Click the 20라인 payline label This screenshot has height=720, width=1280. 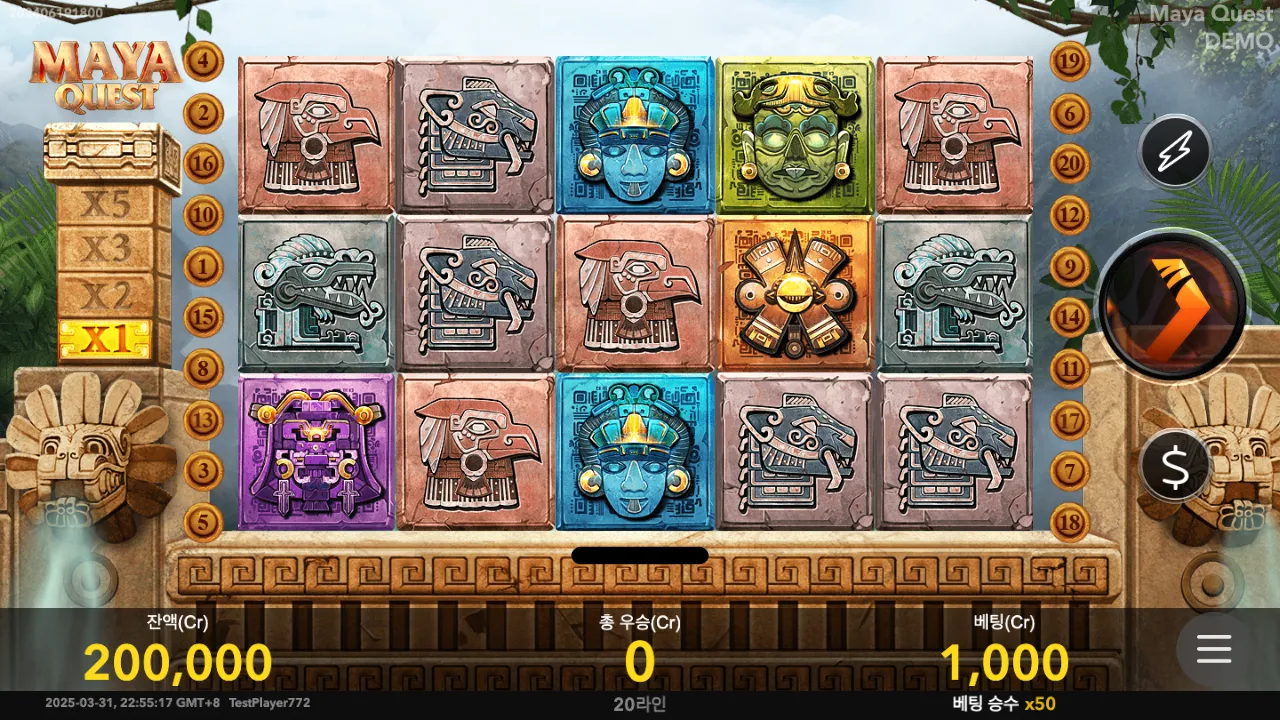(x=640, y=704)
